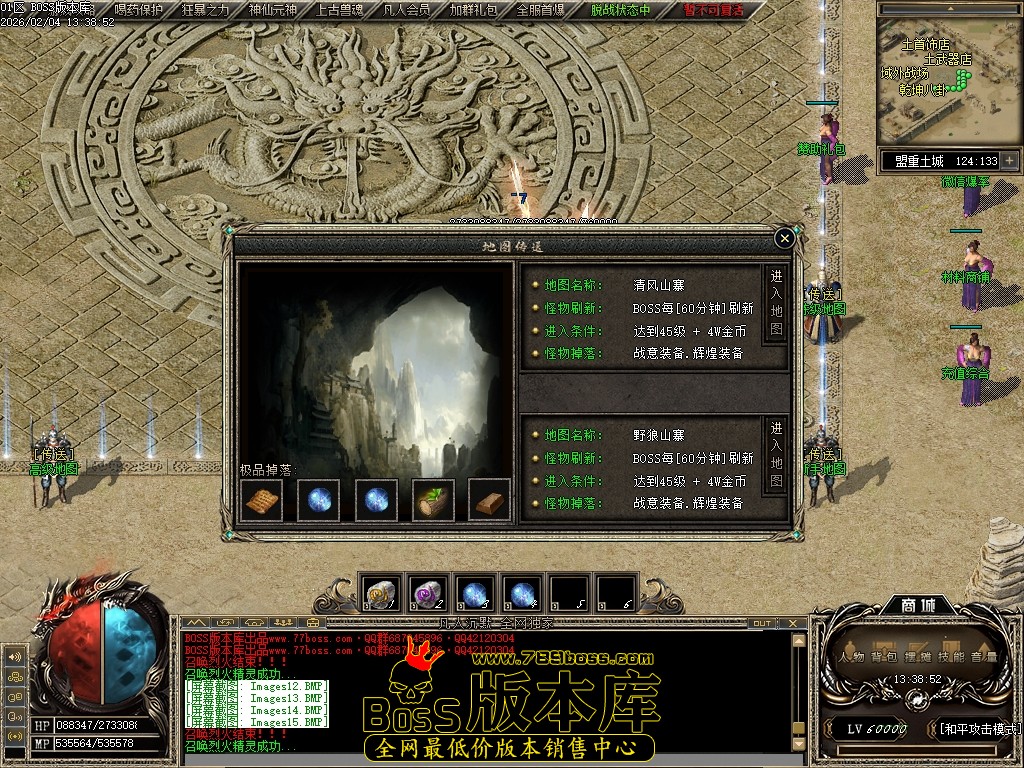This screenshot has width=1024, height=768.
Task: Open the 狂暴之力 top menu
Action: tap(205, 10)
